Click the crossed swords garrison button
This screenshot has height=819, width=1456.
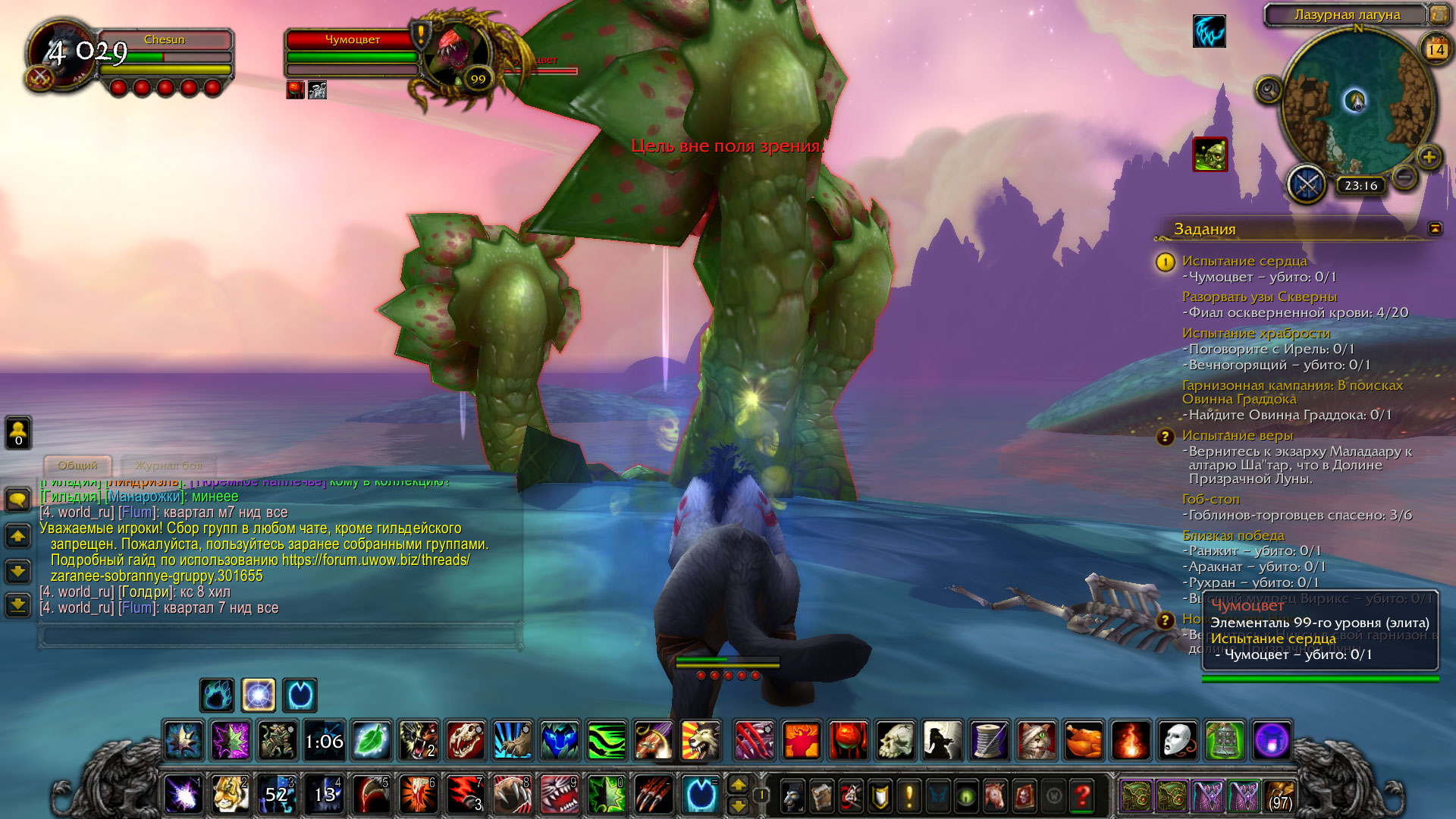(1307, 184)
